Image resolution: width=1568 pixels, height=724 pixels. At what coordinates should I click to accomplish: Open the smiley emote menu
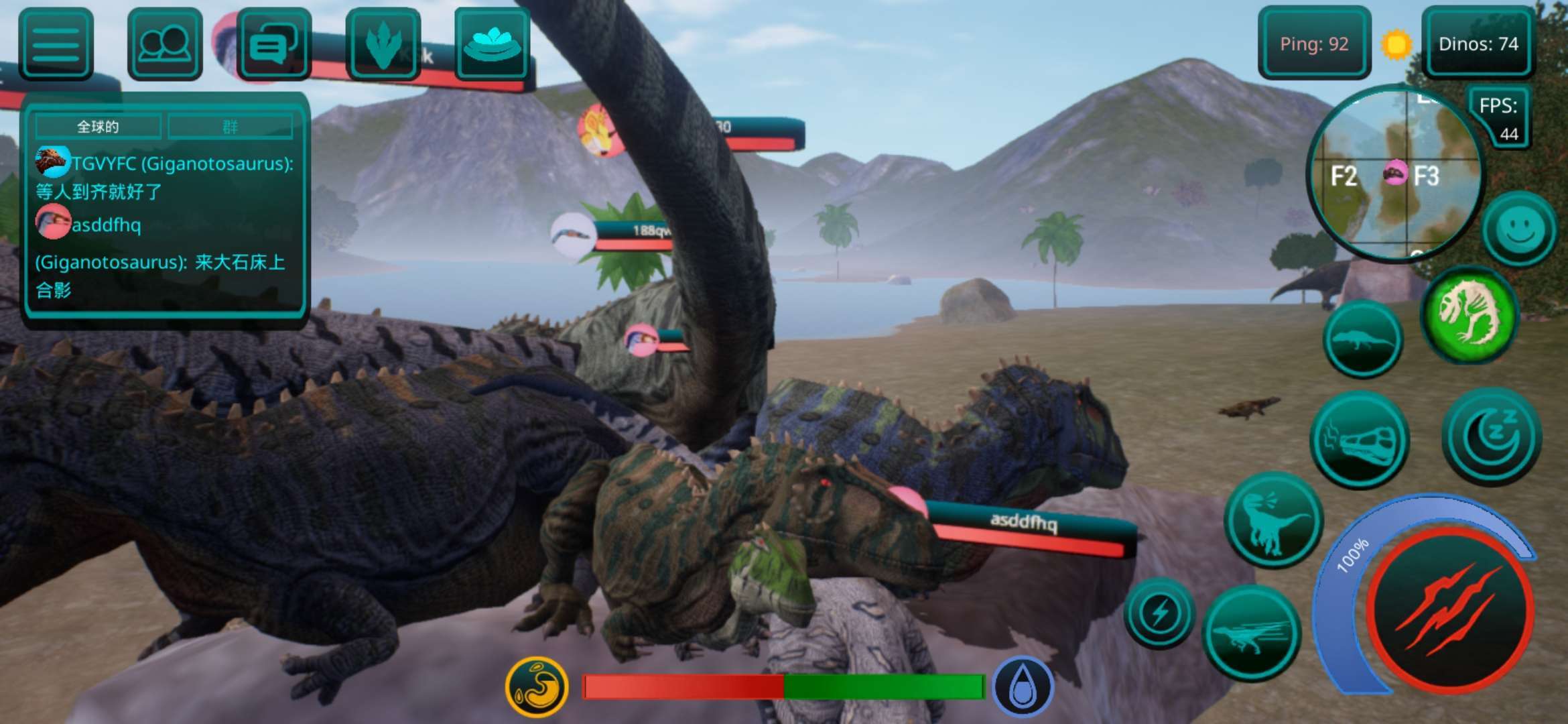tap(1519, 229)
